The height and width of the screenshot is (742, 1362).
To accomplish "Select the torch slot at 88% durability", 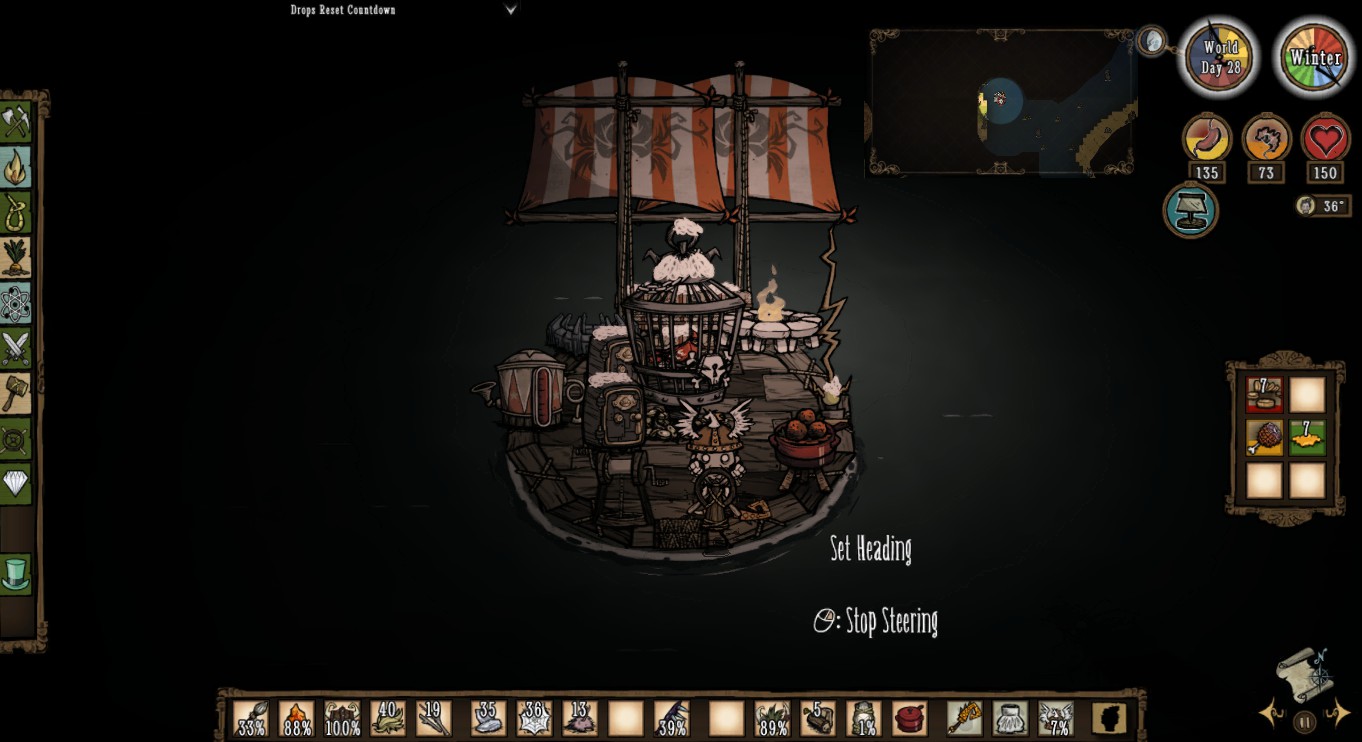I will 296,718.
